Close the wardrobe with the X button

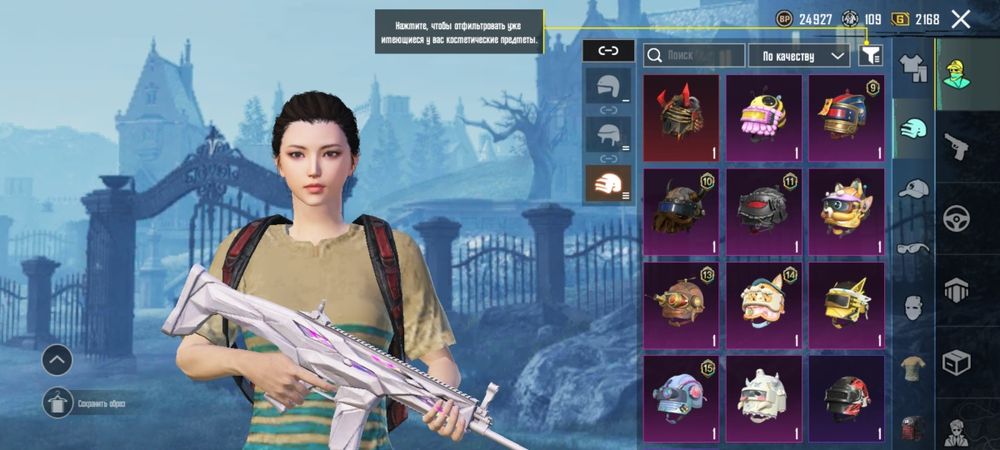961,18
